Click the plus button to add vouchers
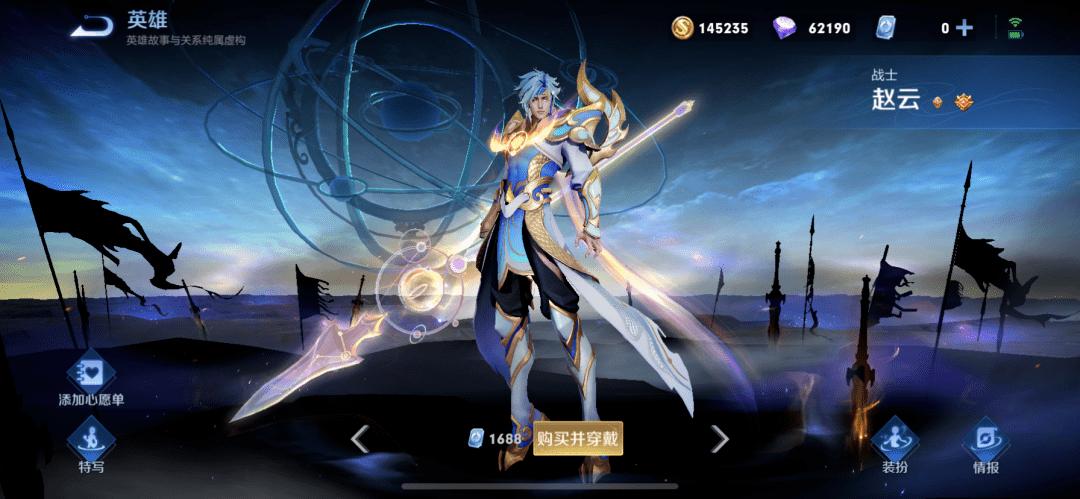This screenshot has width=1080, height=499. tap(964, 28)
